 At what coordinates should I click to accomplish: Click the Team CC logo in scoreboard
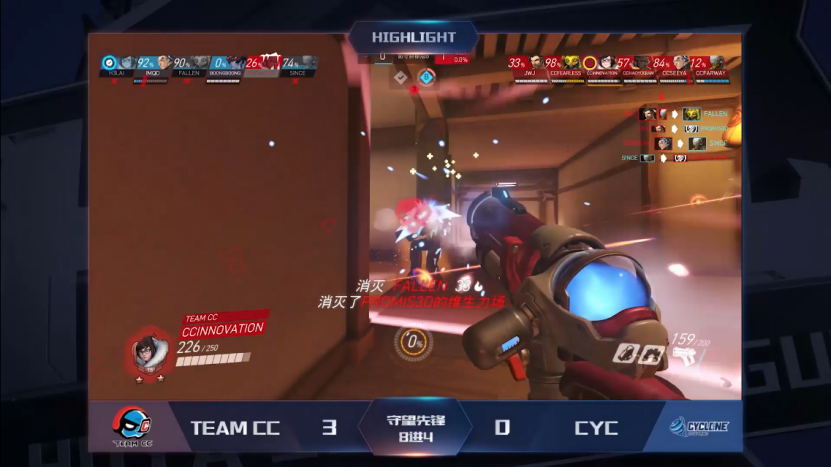tap(132, 428)
